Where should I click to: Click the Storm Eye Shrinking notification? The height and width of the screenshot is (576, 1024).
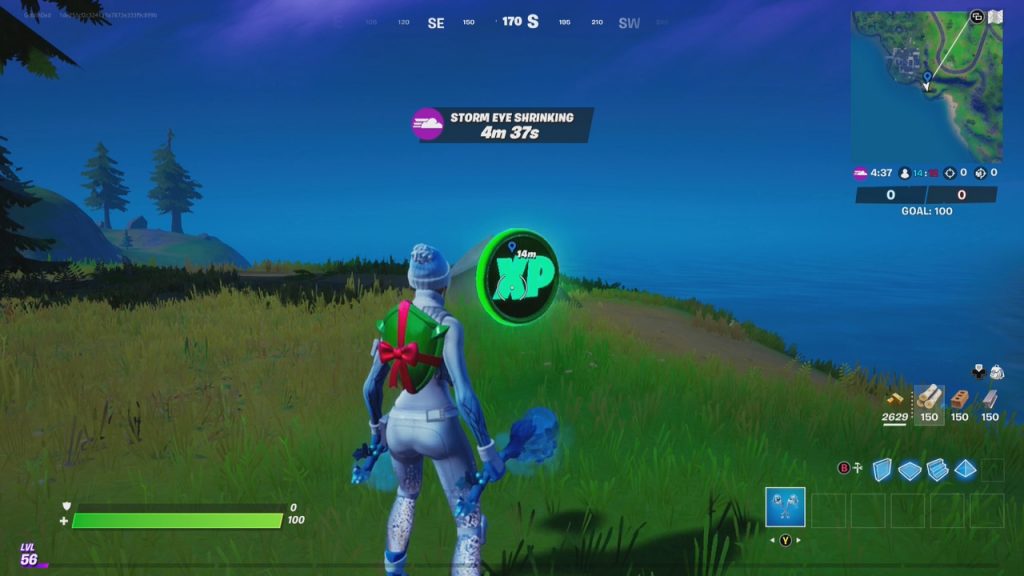point(505,125)
